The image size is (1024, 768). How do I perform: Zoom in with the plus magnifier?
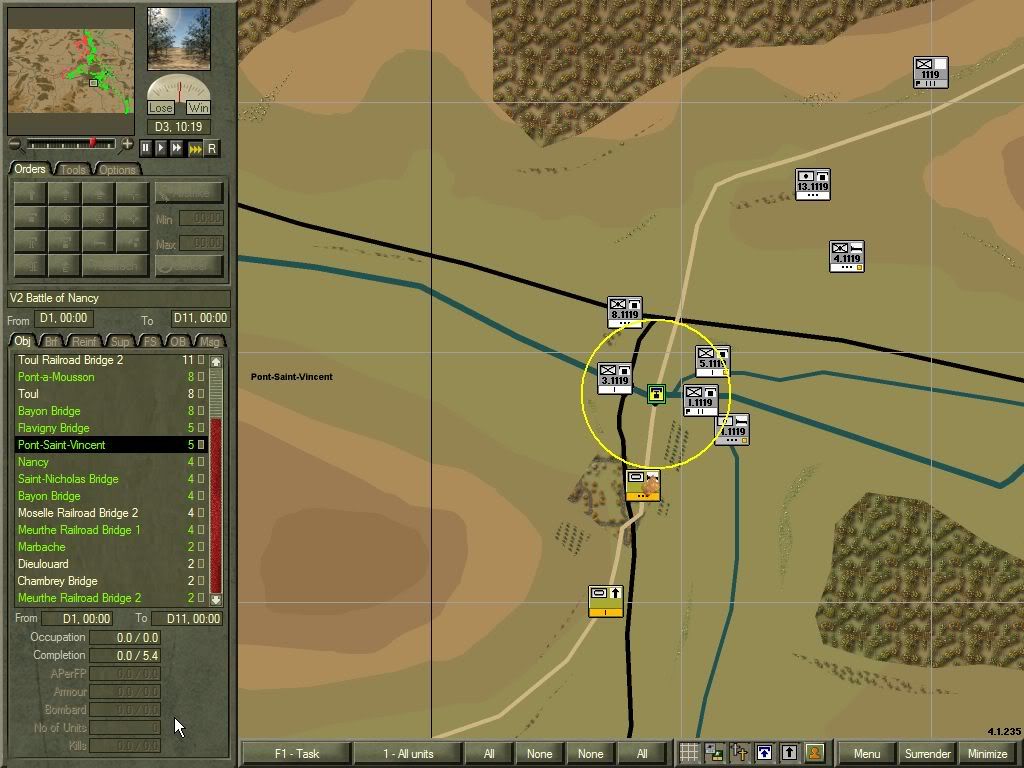(x=127, y=145)
